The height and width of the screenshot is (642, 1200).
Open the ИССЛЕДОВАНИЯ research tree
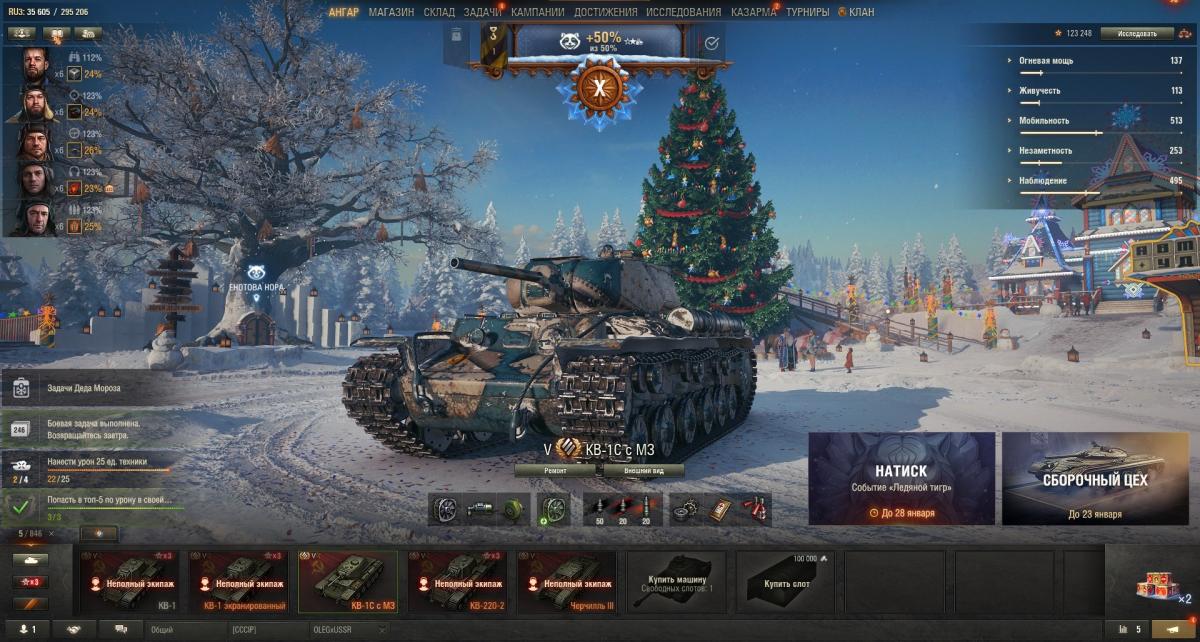[x=683, y=12]
